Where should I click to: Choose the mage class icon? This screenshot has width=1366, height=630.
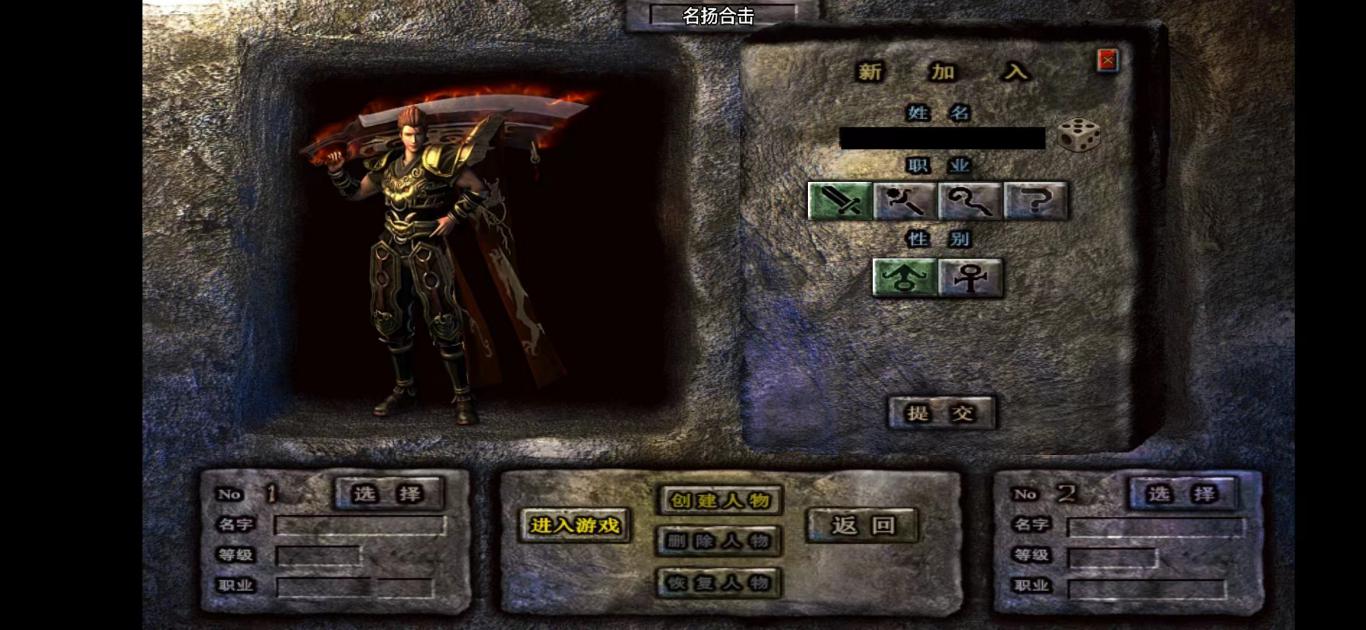(905, 201)
